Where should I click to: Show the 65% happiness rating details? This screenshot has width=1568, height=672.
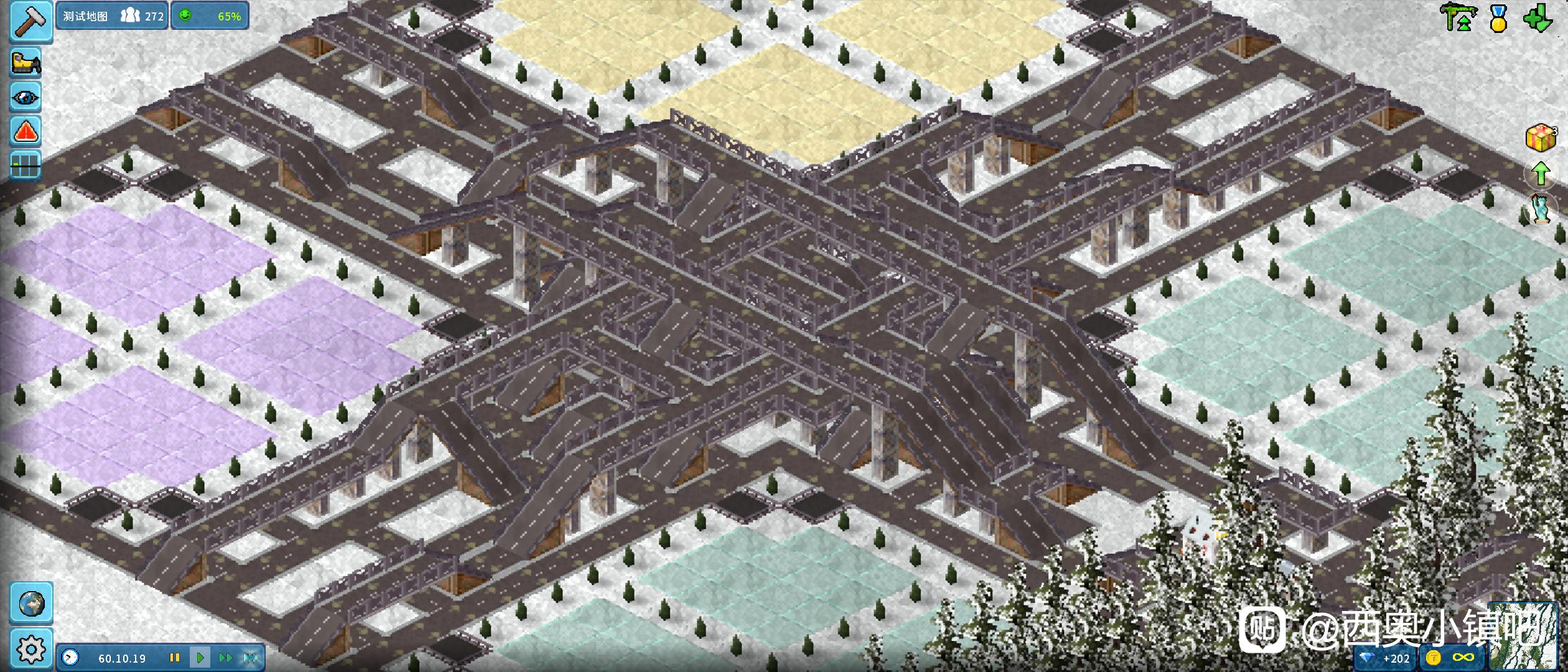[210, 16]
